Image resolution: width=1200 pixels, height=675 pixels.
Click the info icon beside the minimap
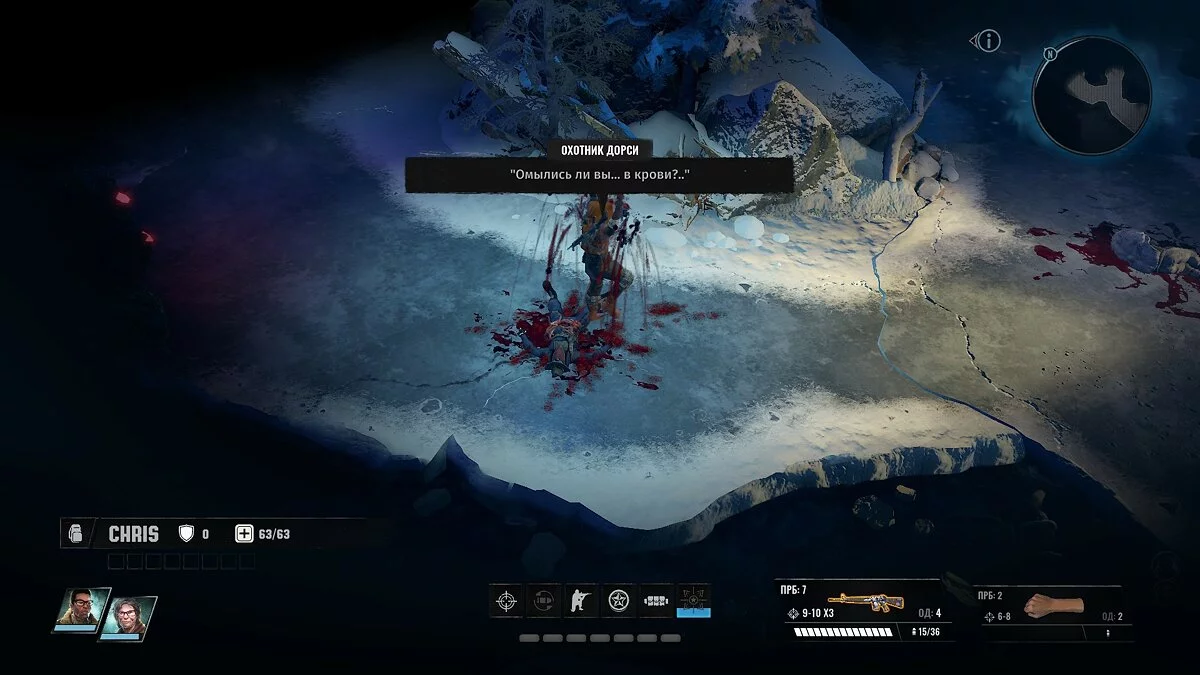(x=988, y=41)
